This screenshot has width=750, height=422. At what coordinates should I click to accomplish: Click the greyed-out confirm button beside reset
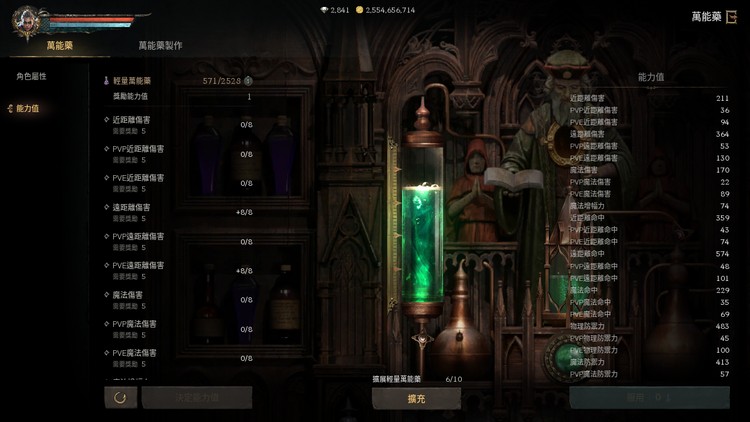click(x=196, y=397)
